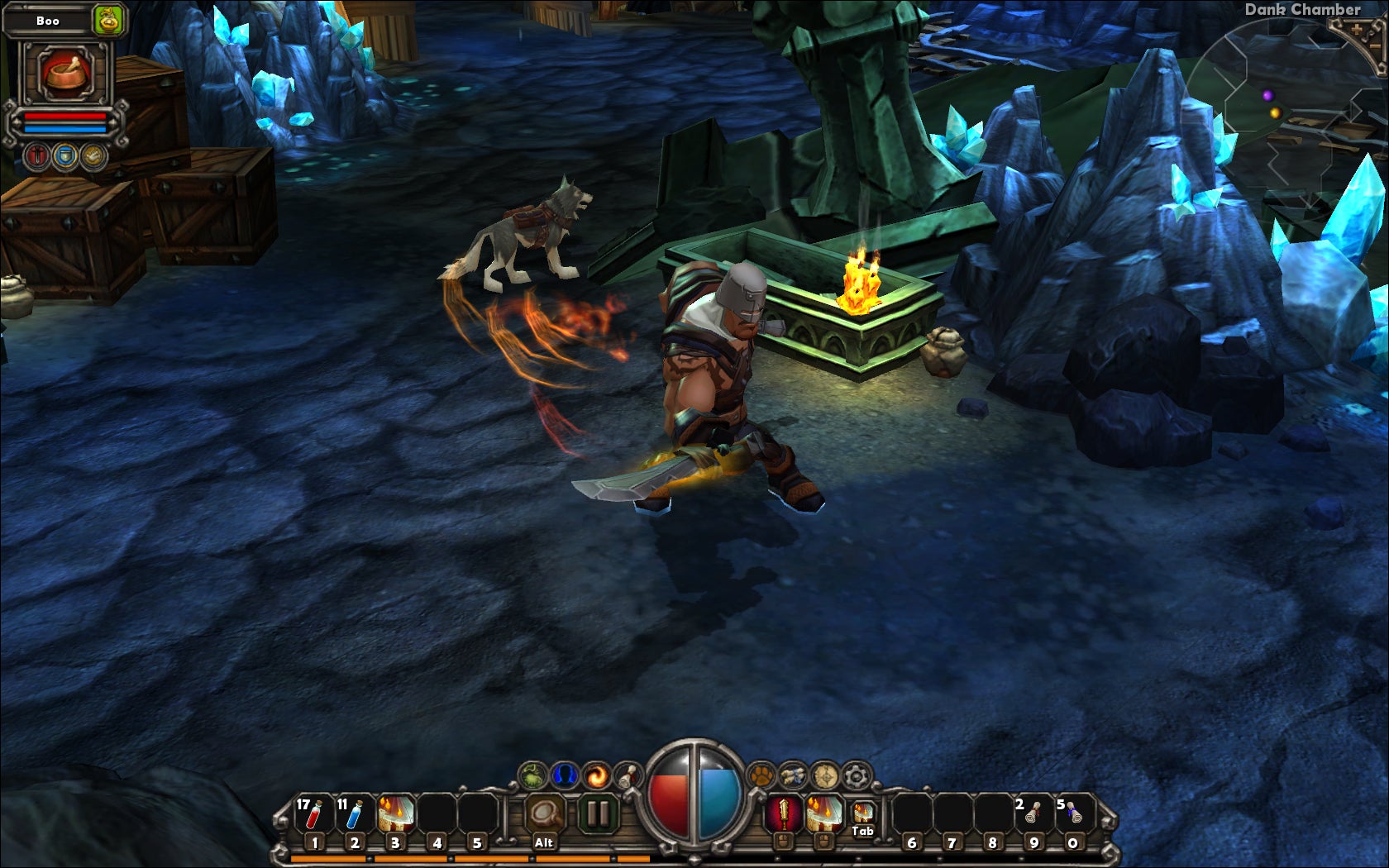Toggle loot labels with the Alt button
The height and width of the screenshot is (868, 1389).
coord(544,814)
